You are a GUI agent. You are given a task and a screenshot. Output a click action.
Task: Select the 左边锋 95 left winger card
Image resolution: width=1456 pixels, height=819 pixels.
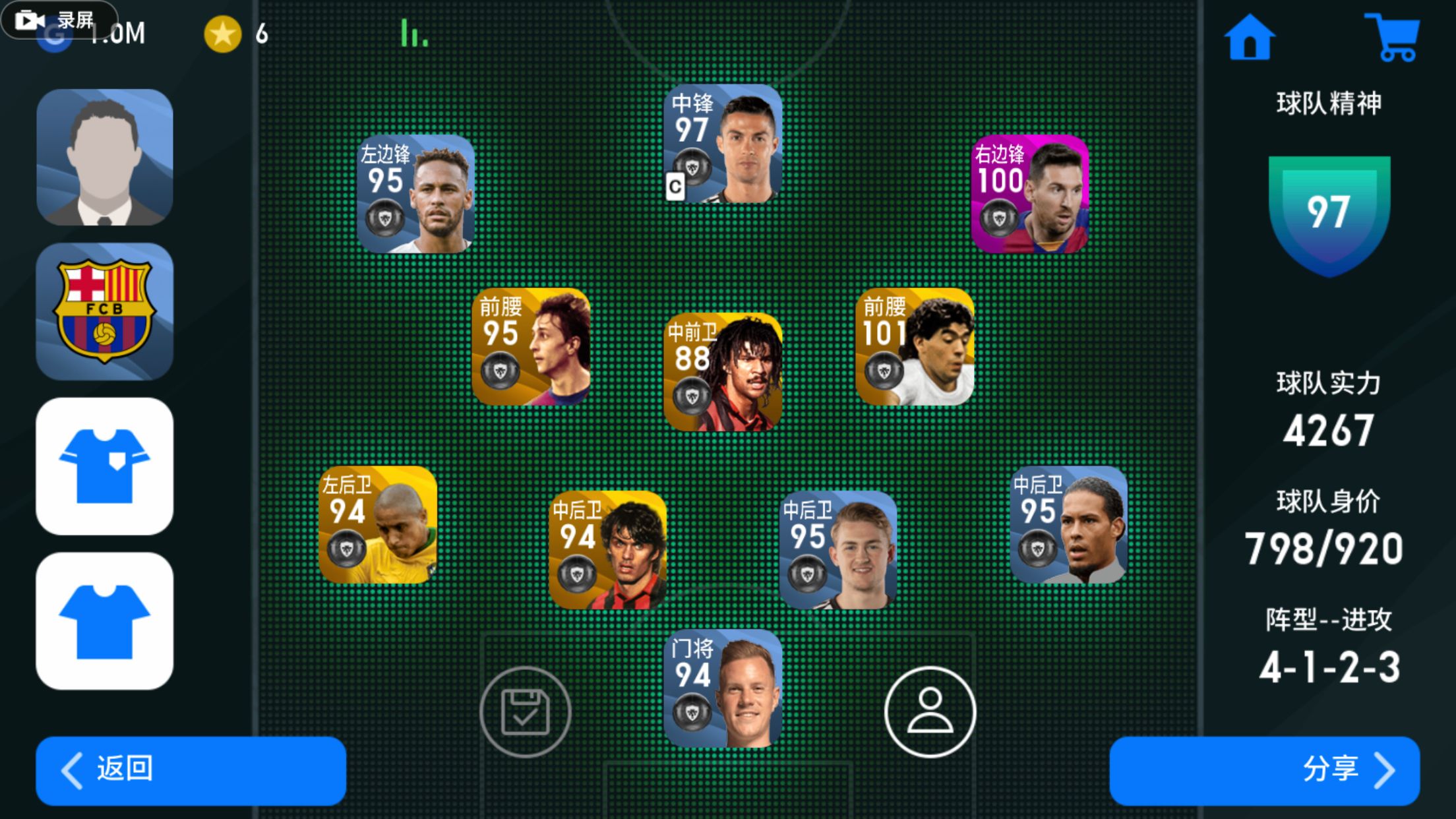pyautogui.click(x=415, y=194)
